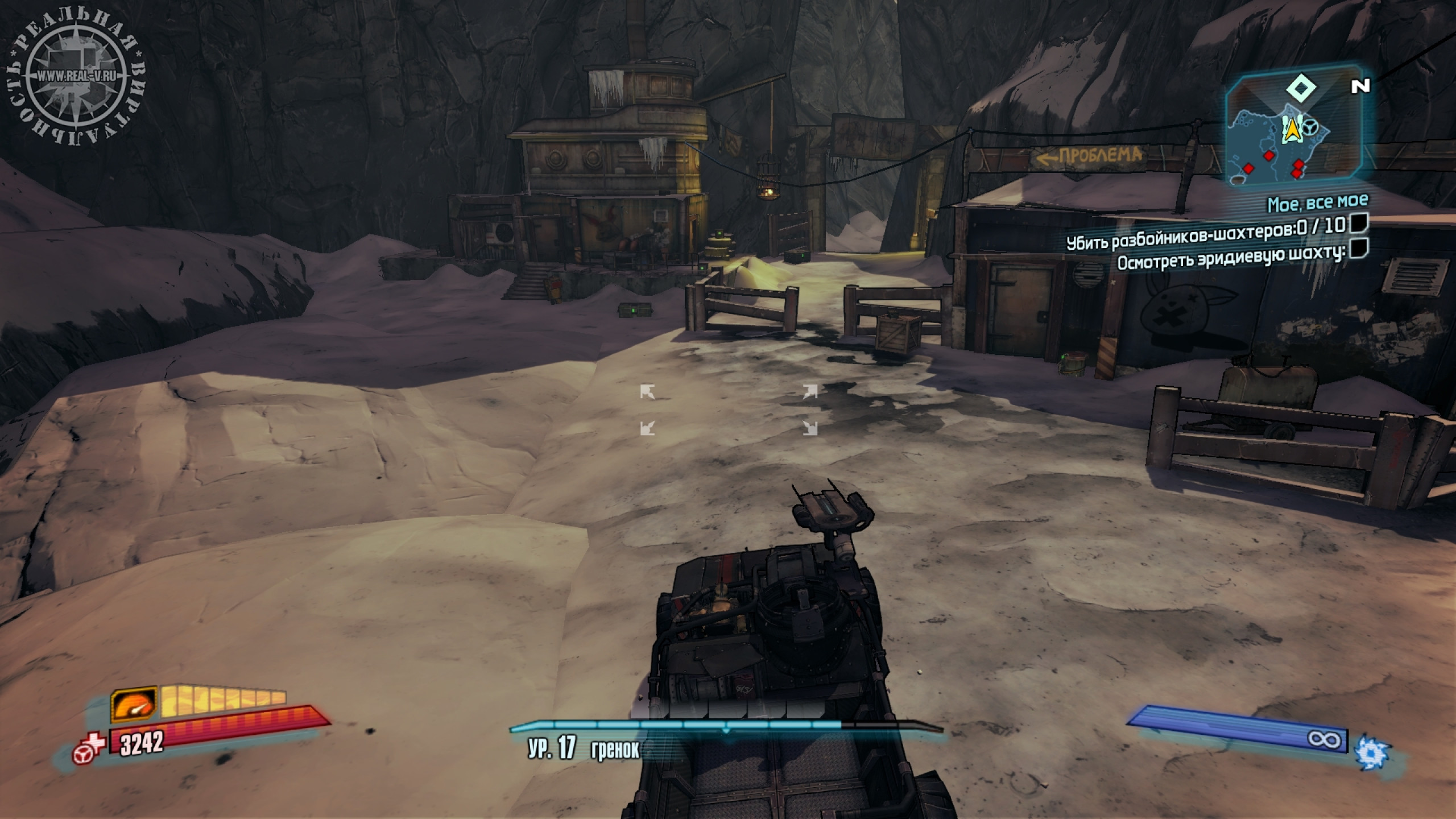This screenshot has height=819, width=1456.
Task: Tick the "Осмотреть эридиевую шахту" objective checkbox
Action: coord(1359,248)
